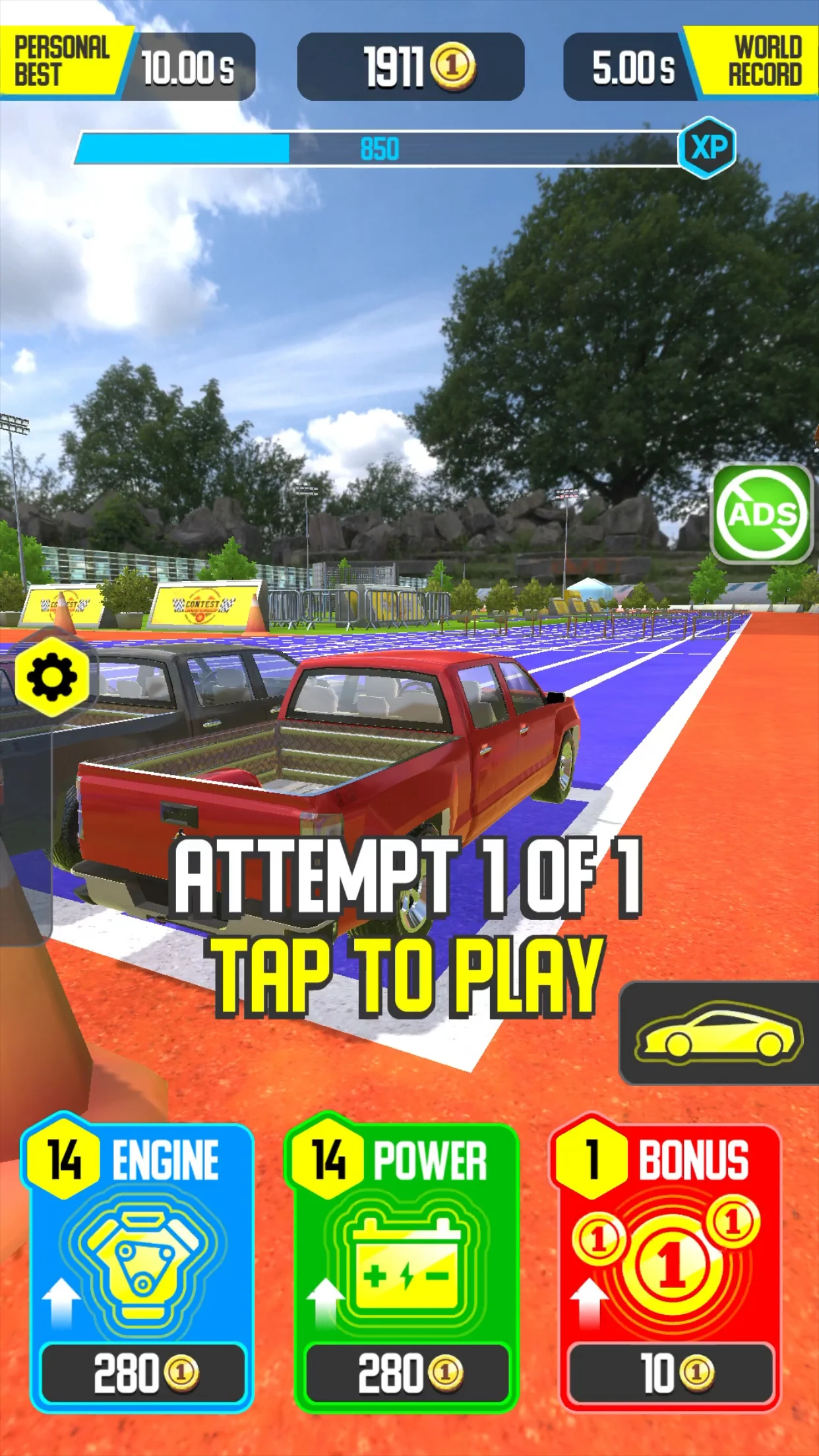Tap the green no-ADS button
819x1456 pixels.
[x=762, y=514]
